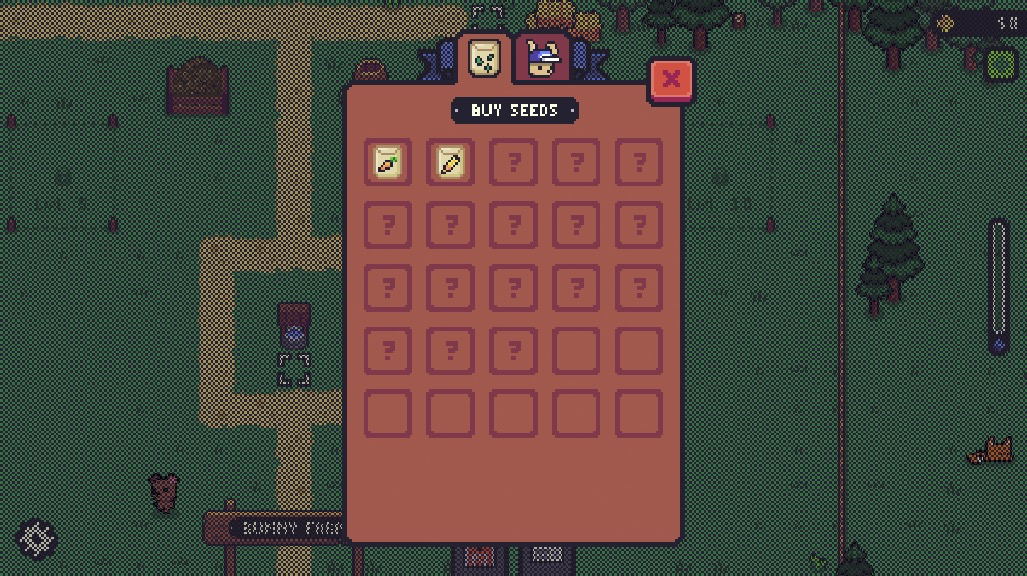This screenshot has width=1027, height=576.
Task: Choose the yellow corn seed packet
Action: [x=450, y=162]
